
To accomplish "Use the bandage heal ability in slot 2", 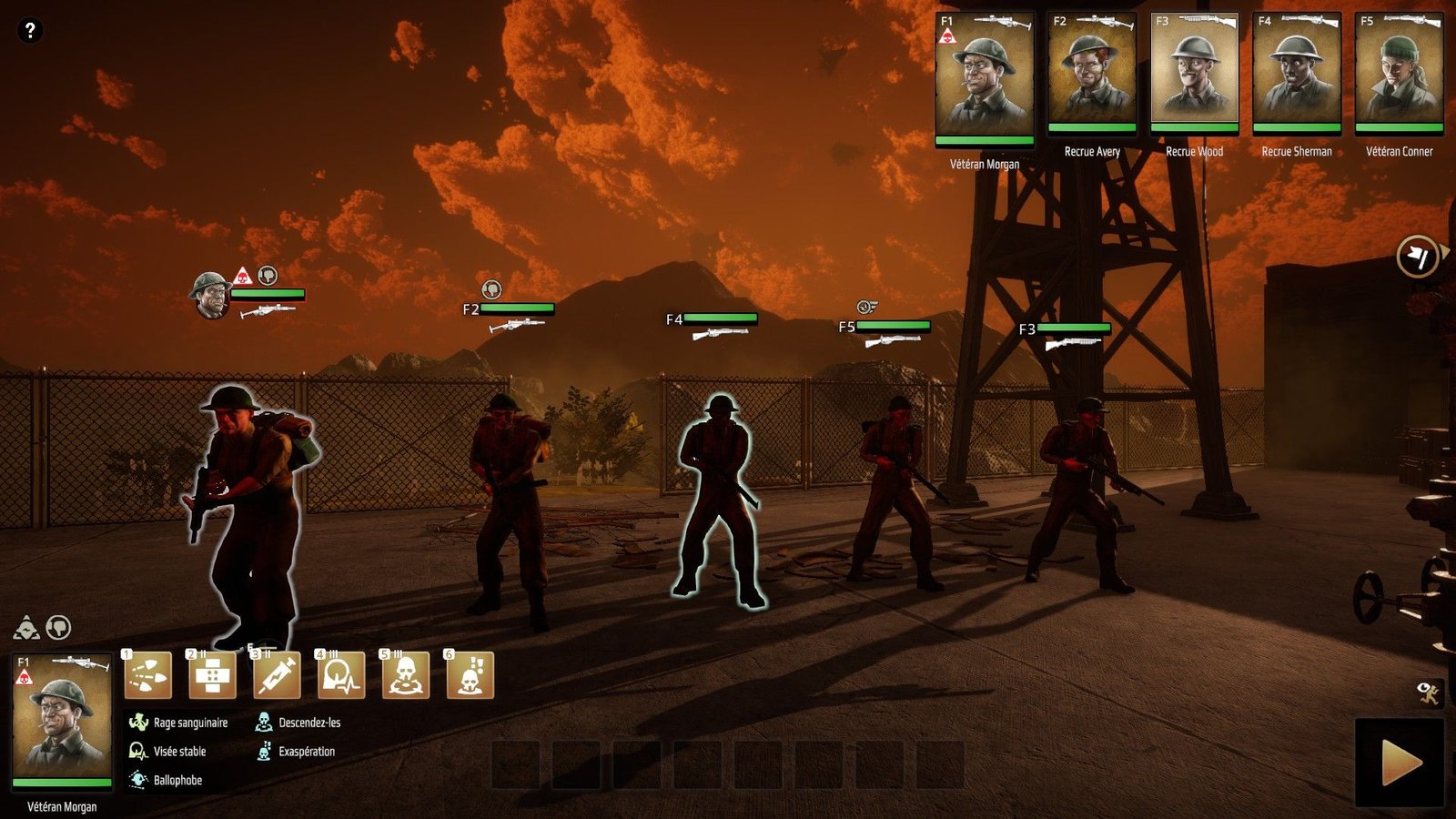I will coord(212,675).
